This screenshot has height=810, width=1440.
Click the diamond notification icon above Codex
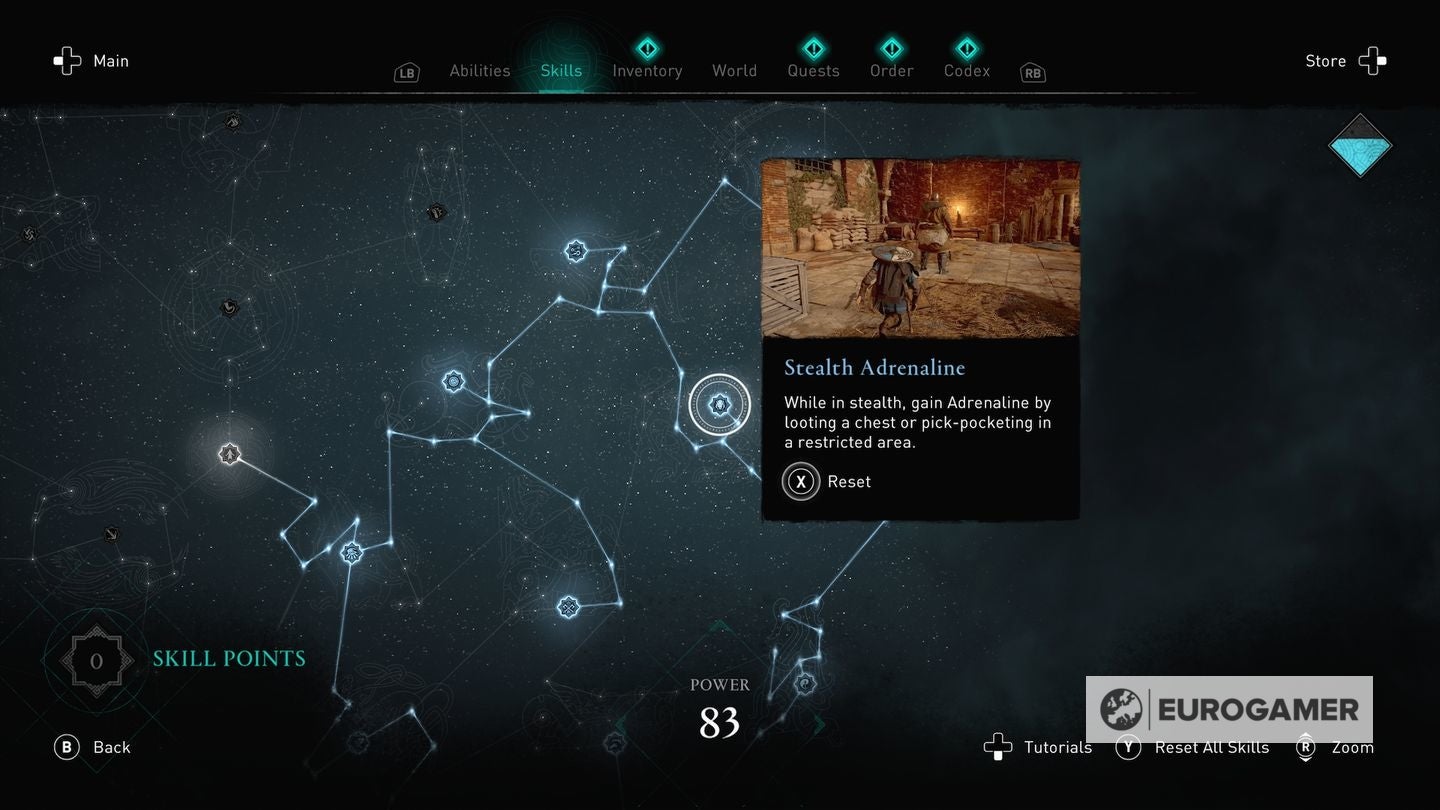pyautogui.click(x=966, y=45)
